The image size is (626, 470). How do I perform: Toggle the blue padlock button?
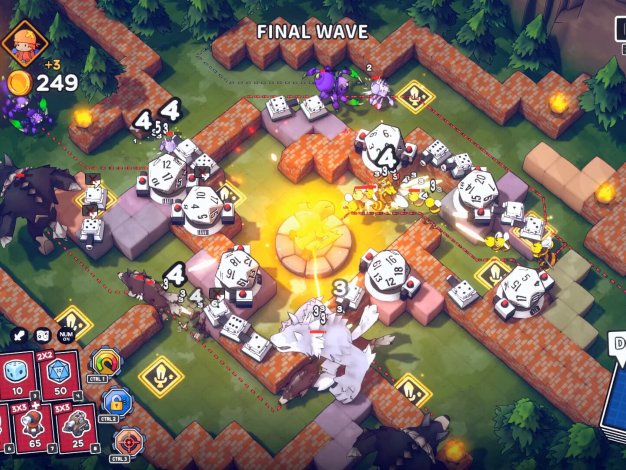click(x=116, y=402)
